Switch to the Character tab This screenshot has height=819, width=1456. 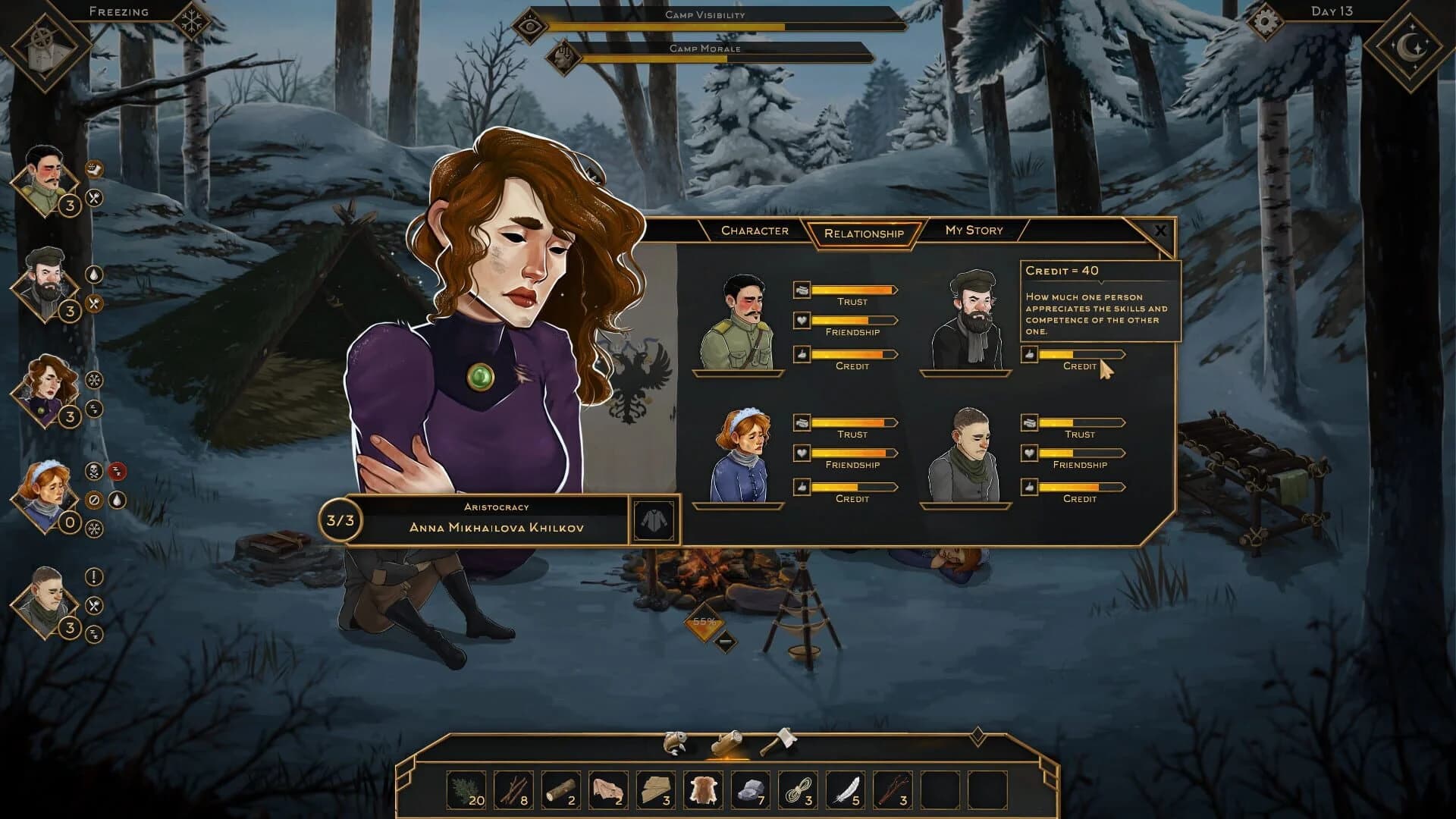755,231
